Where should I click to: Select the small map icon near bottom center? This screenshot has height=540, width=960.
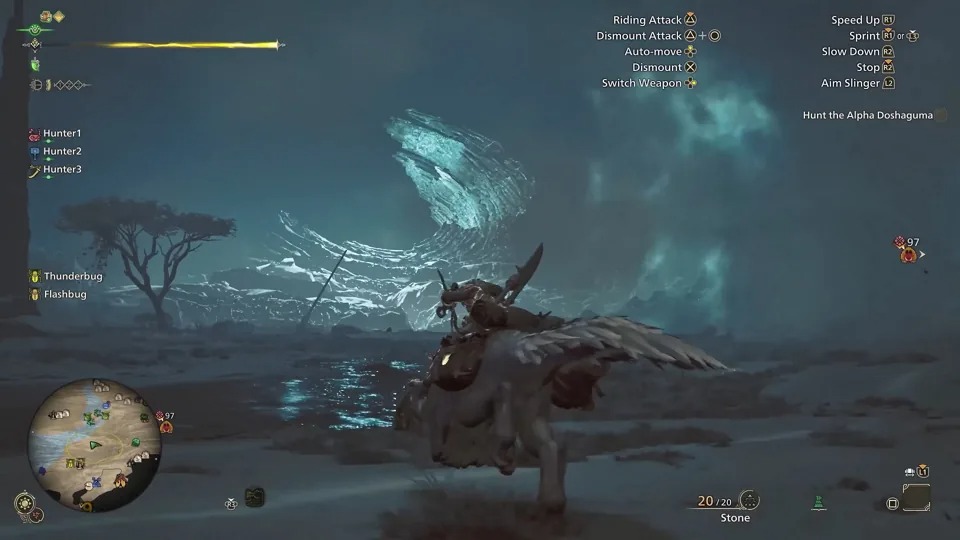pyautogui.click(x=254, y=496)
